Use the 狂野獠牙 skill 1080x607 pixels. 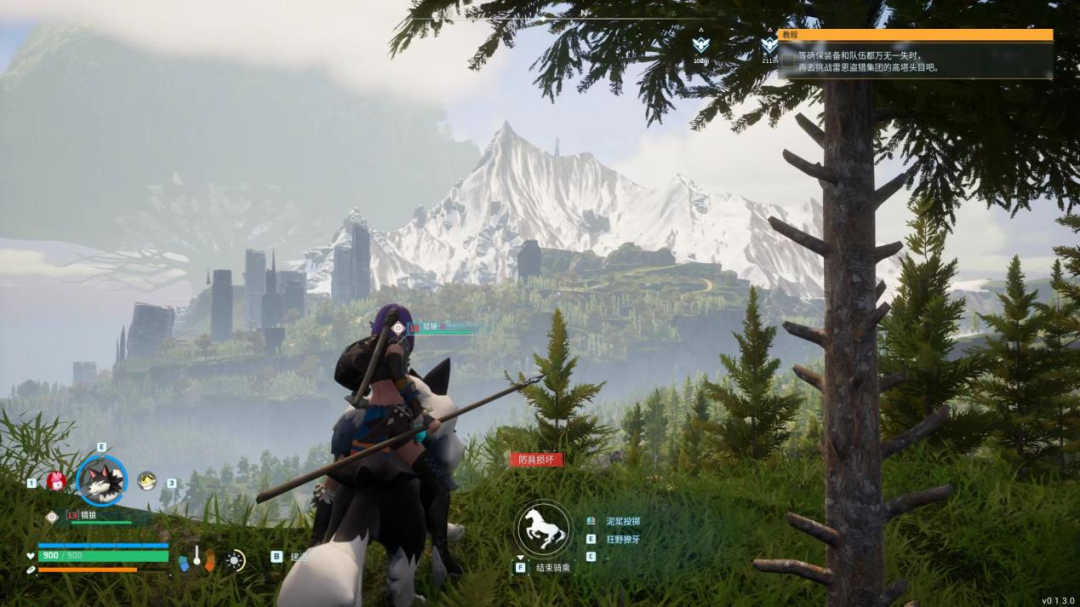[622, 539]
